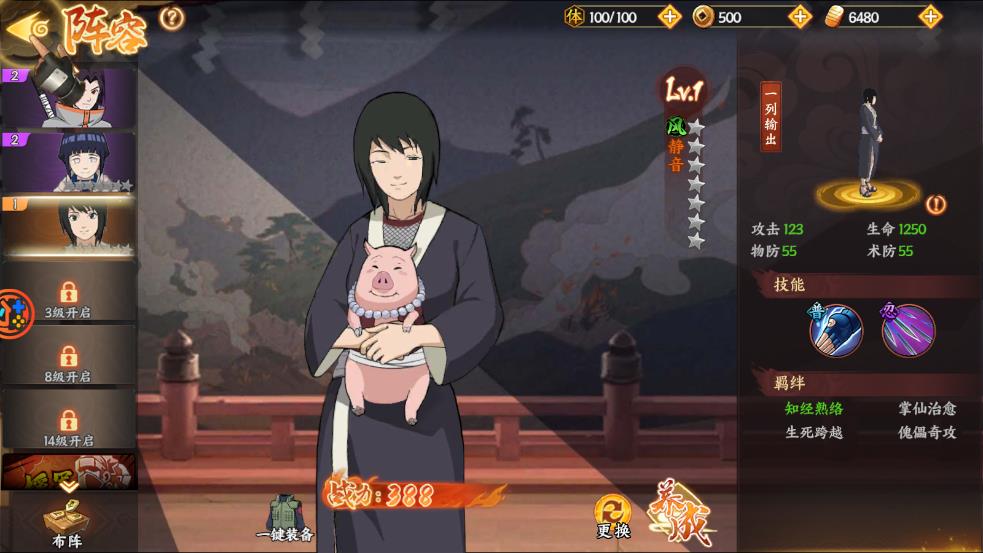This screenshot has width=983, height=553.
Task: View the blue normal attack skill icon
Action: tap(835, 330)
